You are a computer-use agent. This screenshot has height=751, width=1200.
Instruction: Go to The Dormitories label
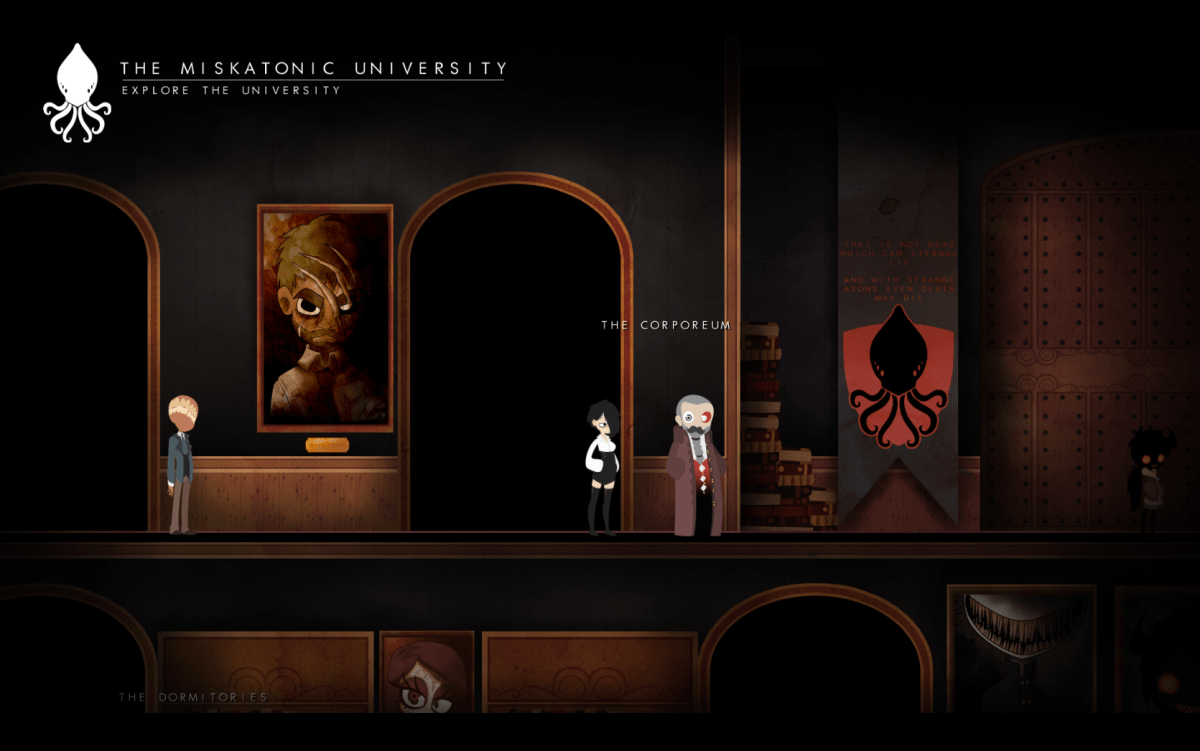tap(193, 697)
